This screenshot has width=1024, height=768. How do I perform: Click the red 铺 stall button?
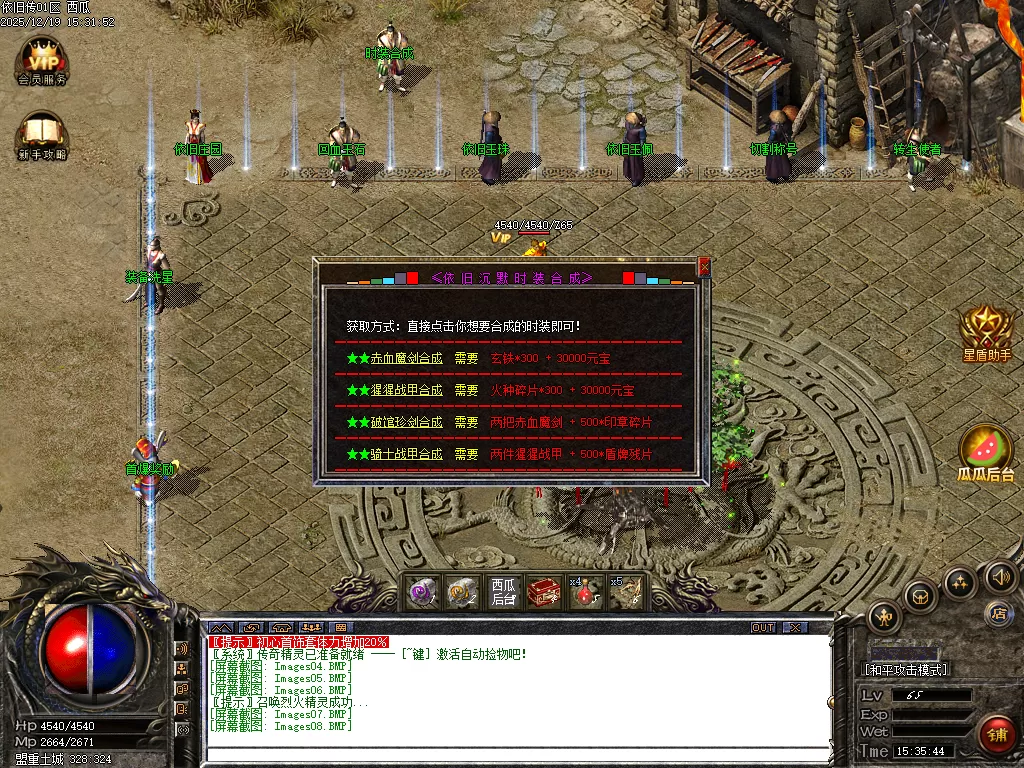(996, 735)
